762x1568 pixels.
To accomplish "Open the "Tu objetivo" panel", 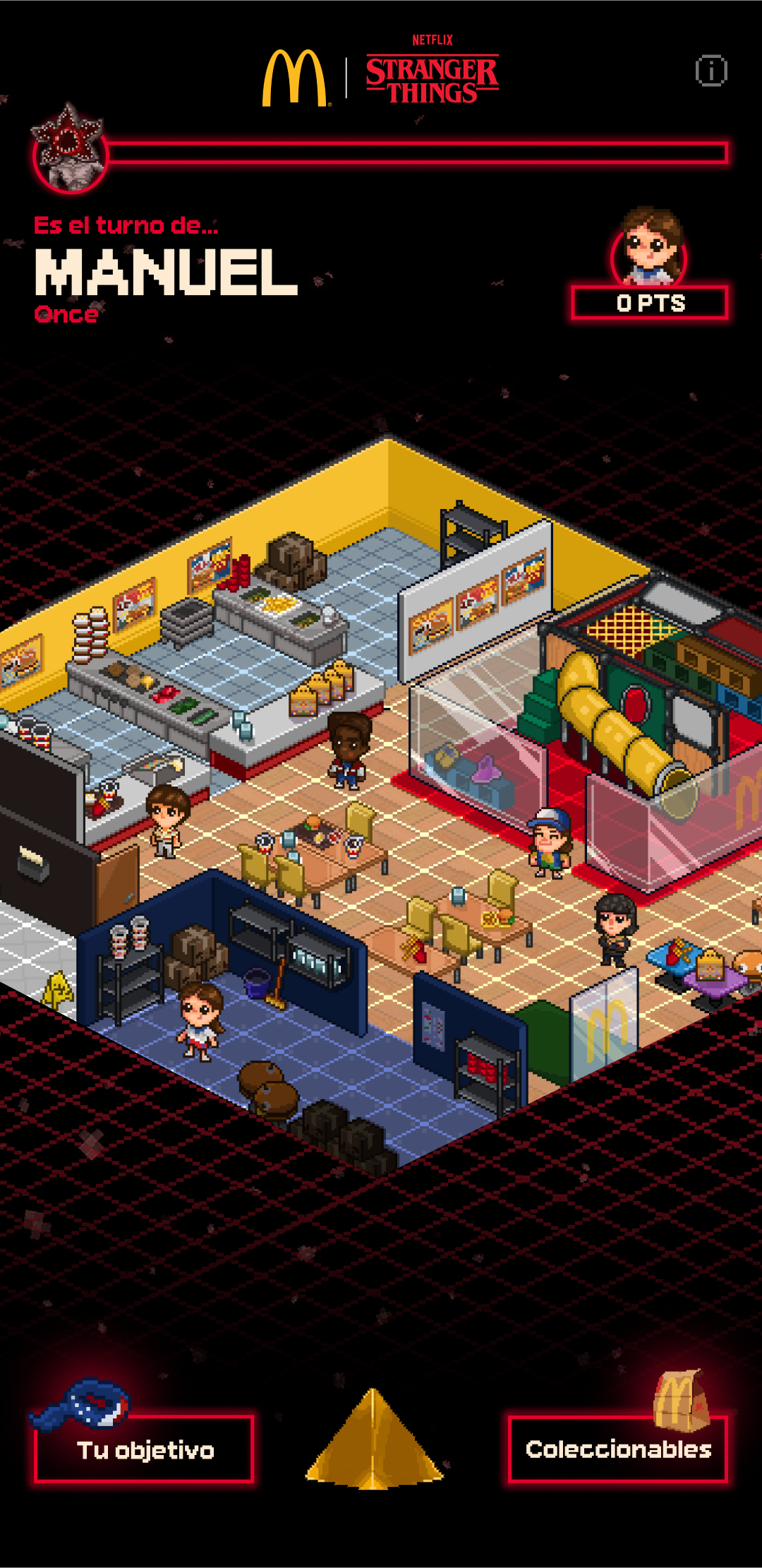I will click(x=144, y=1449).
